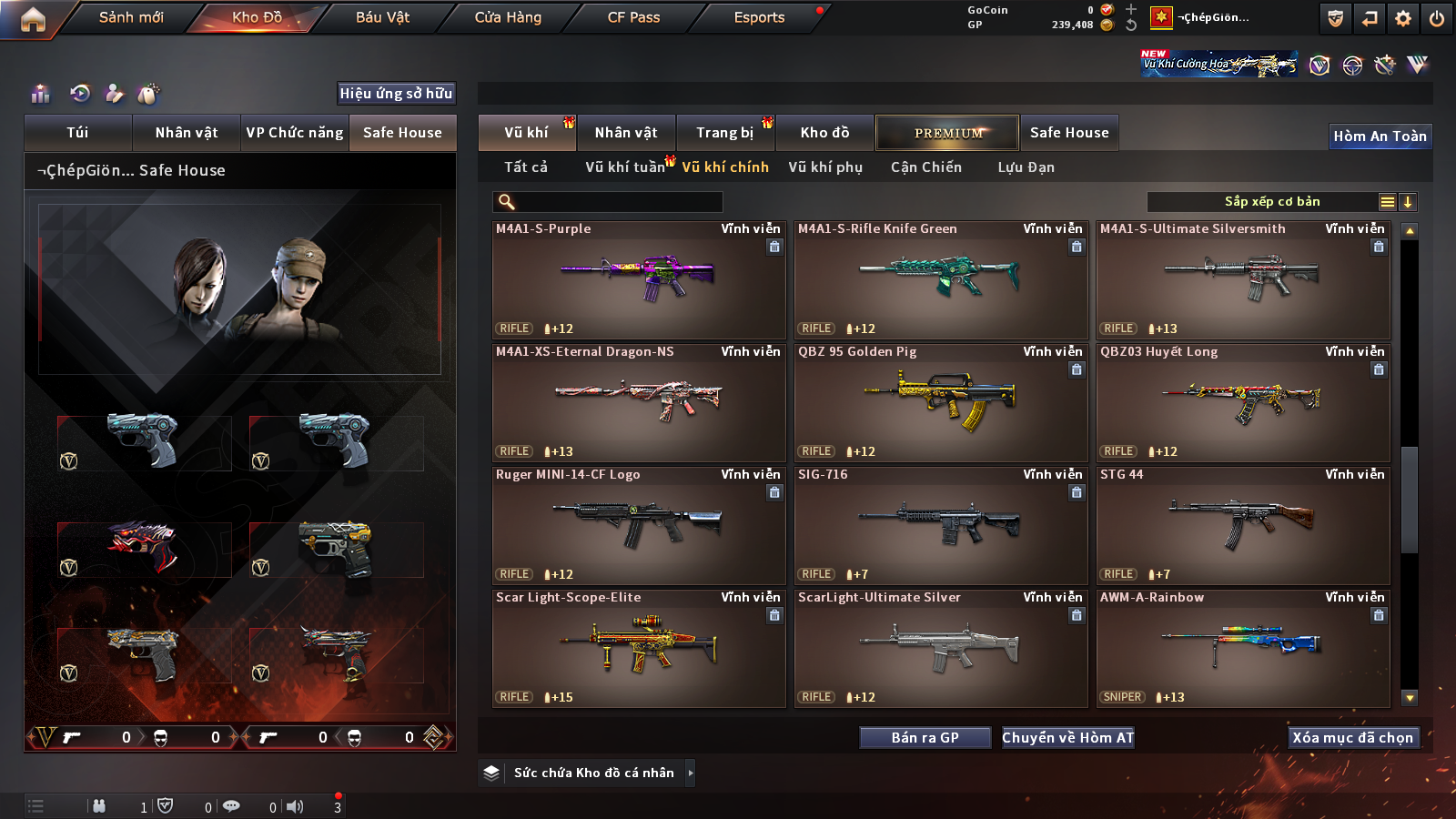Click Chuyển về Hòm AT button

tap(1067, 738)
